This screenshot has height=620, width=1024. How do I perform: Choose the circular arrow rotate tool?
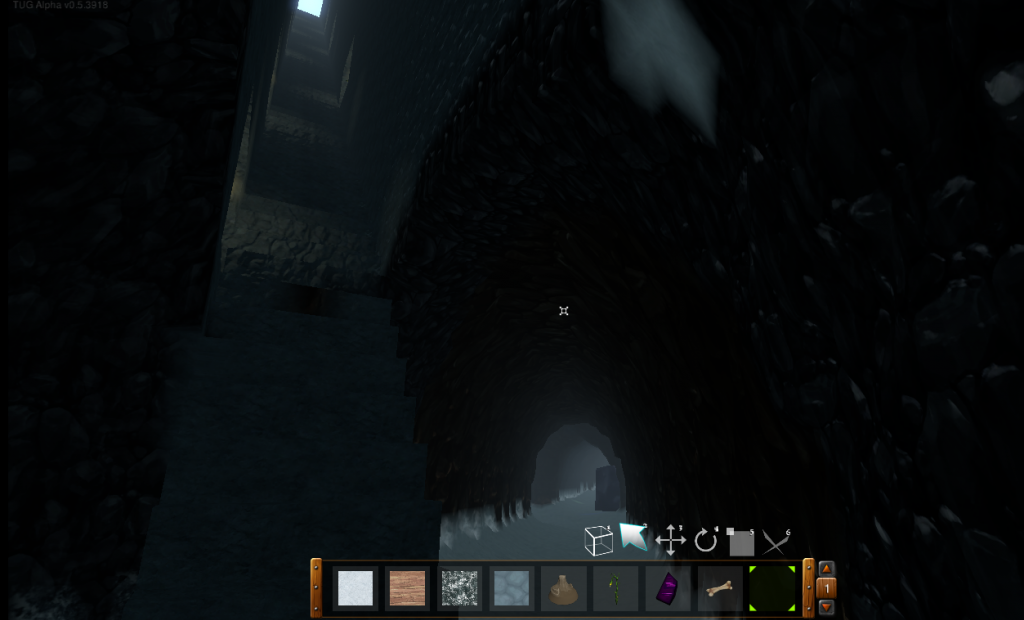(706, 541)
